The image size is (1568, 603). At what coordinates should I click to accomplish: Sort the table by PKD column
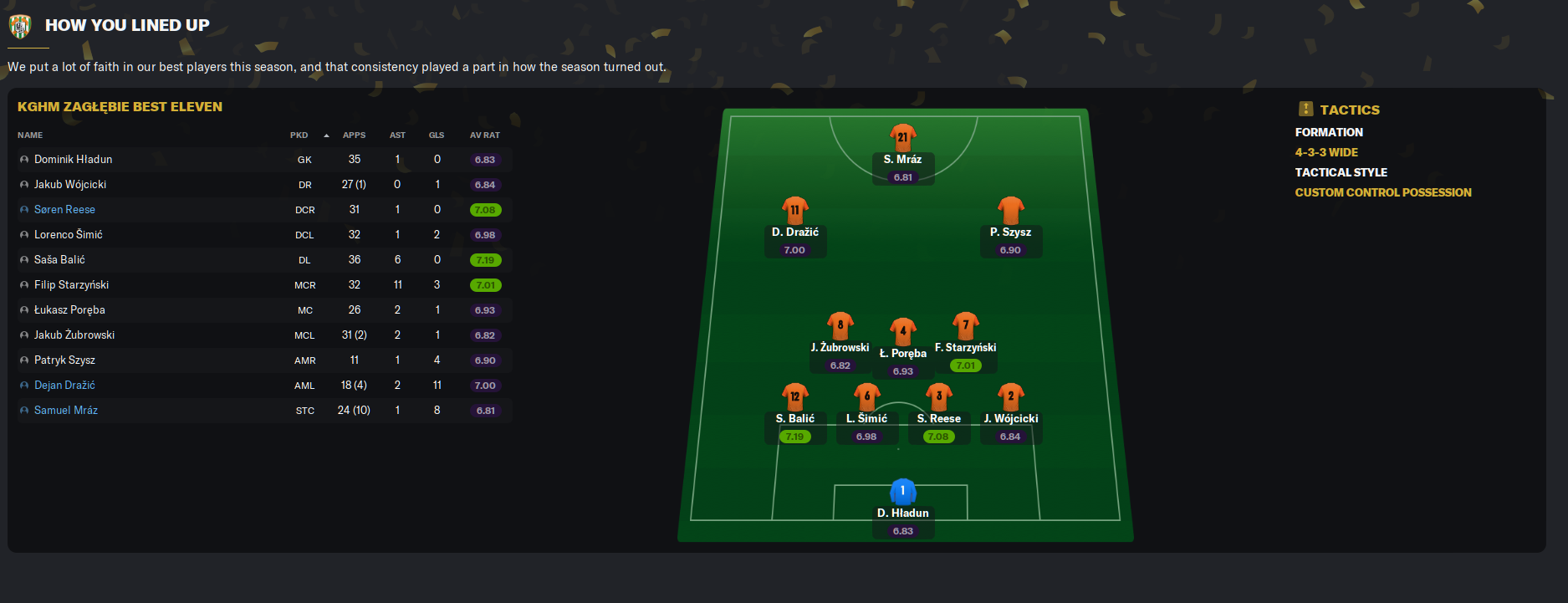click(x=299, y=135)
